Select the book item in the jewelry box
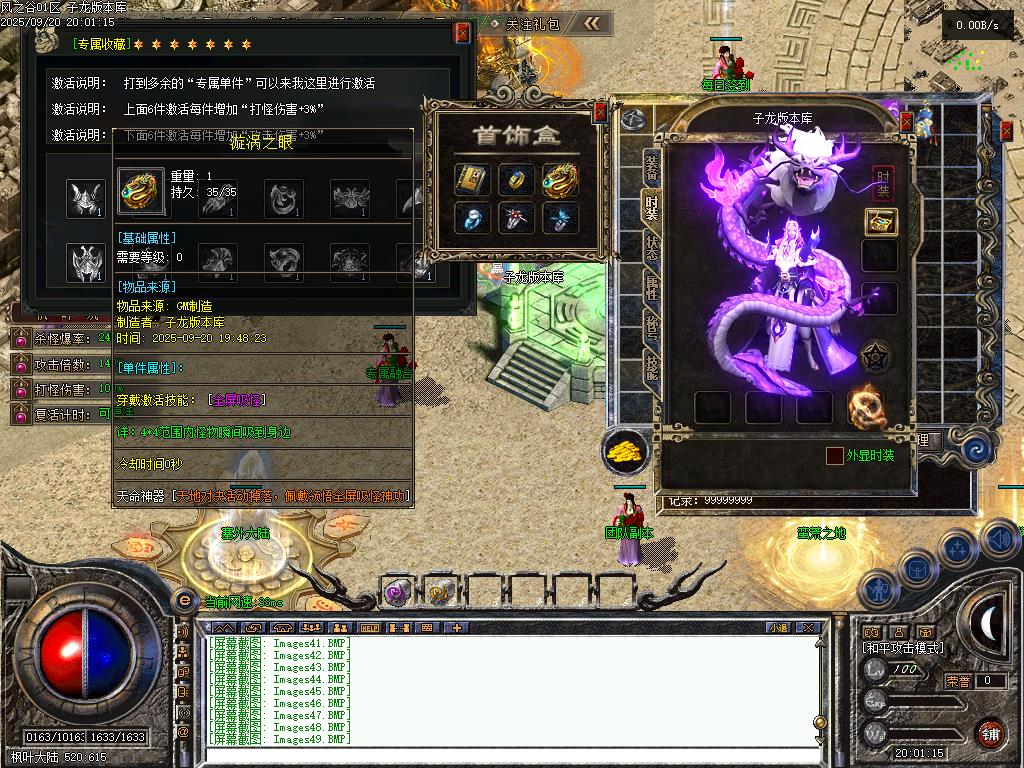This screenshot has height=768, width=1024. [471, 180]
